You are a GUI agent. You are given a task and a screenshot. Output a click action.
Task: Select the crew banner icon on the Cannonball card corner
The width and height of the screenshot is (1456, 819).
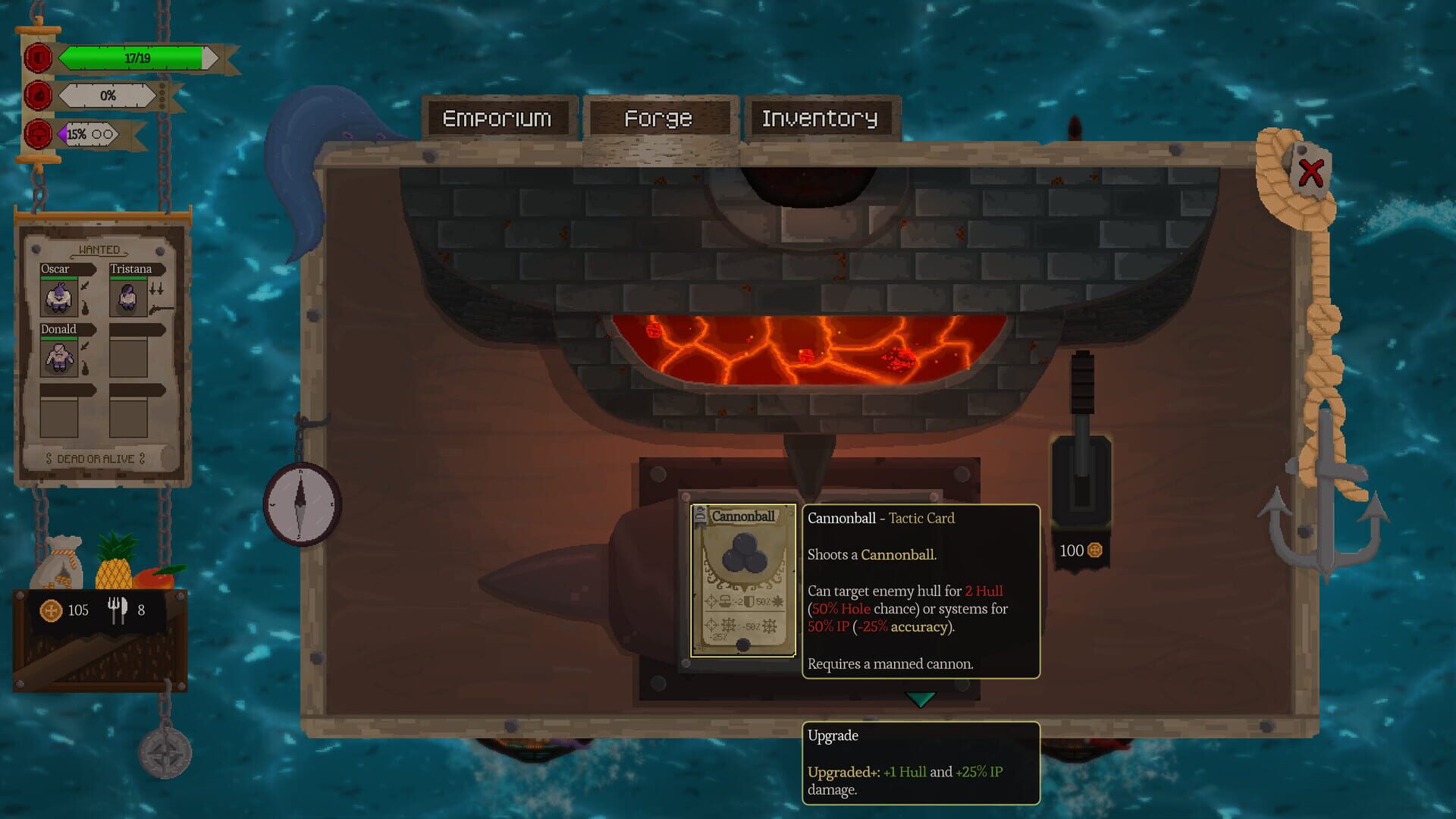[701, 515]
